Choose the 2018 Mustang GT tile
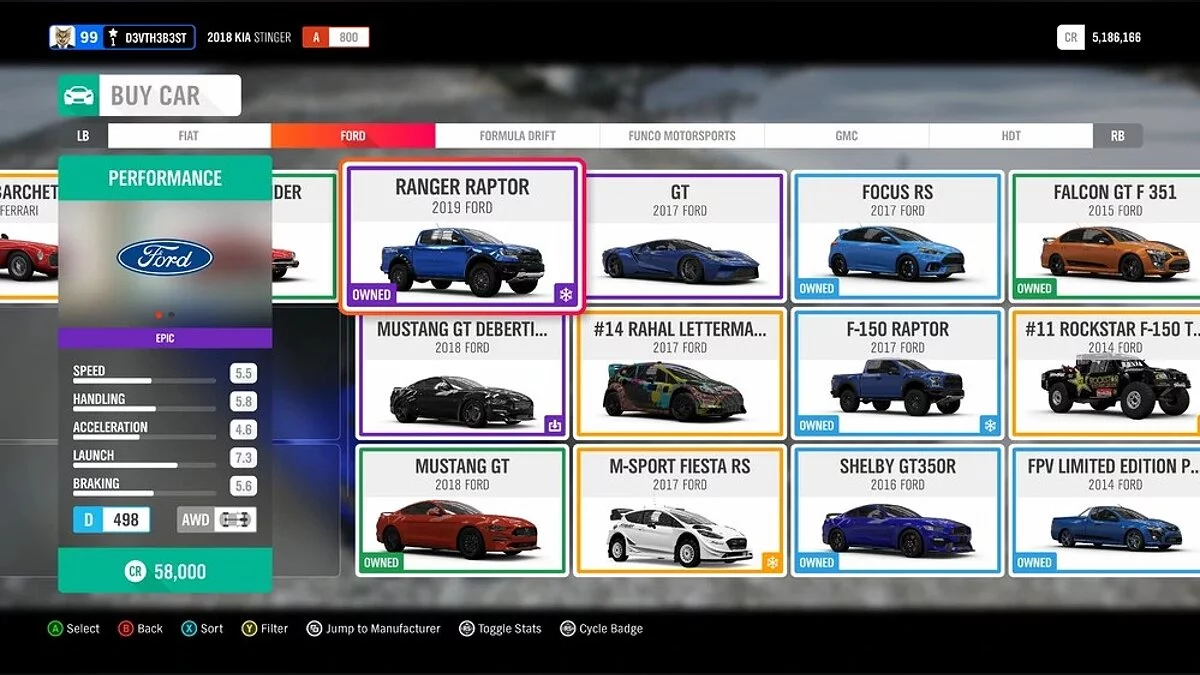Image resolution: width=1200 pixels, height=675 pixels. point(462,511)
